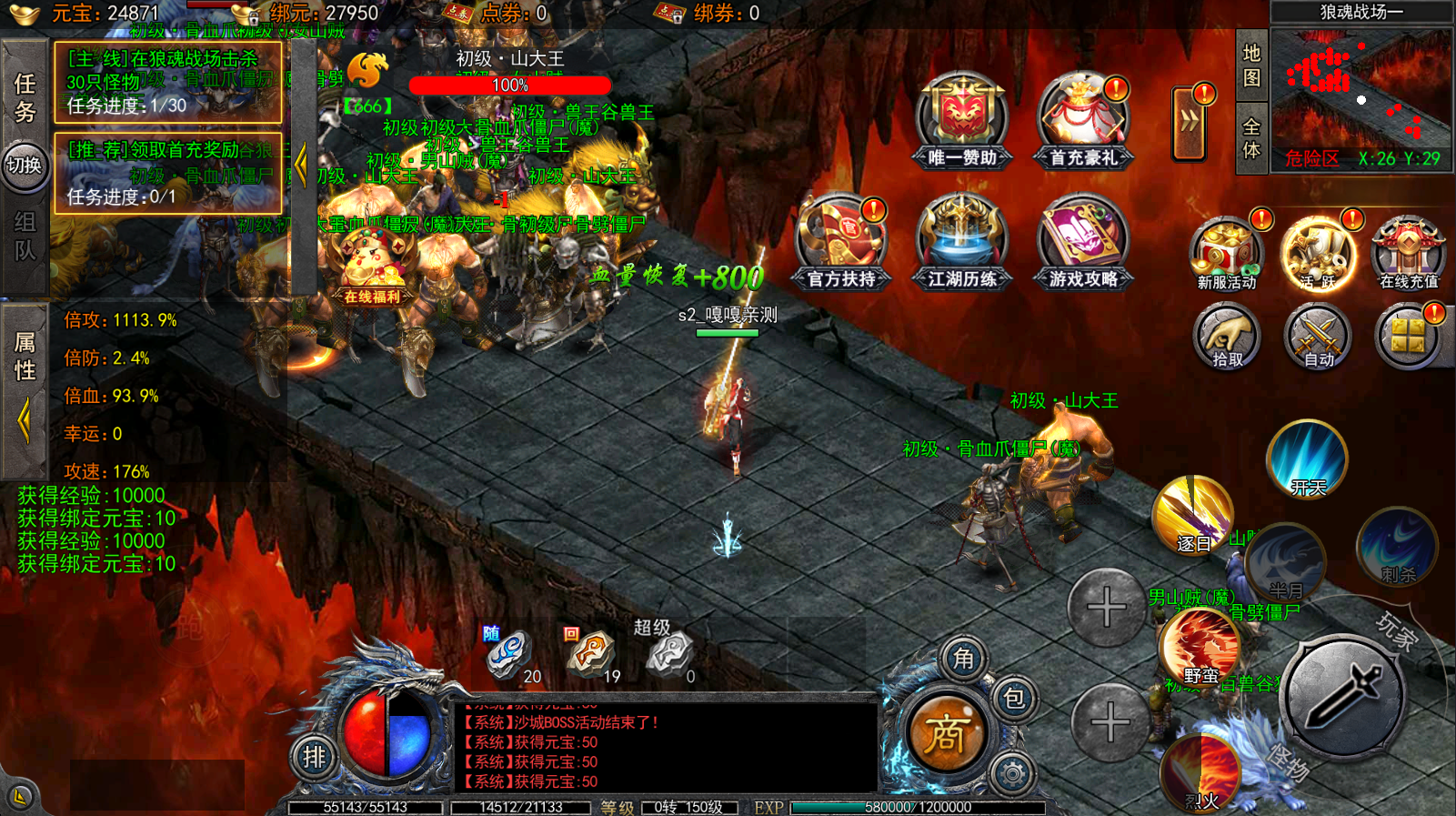
Task: Open the 包 bag button
Action: coord(1013,699)
